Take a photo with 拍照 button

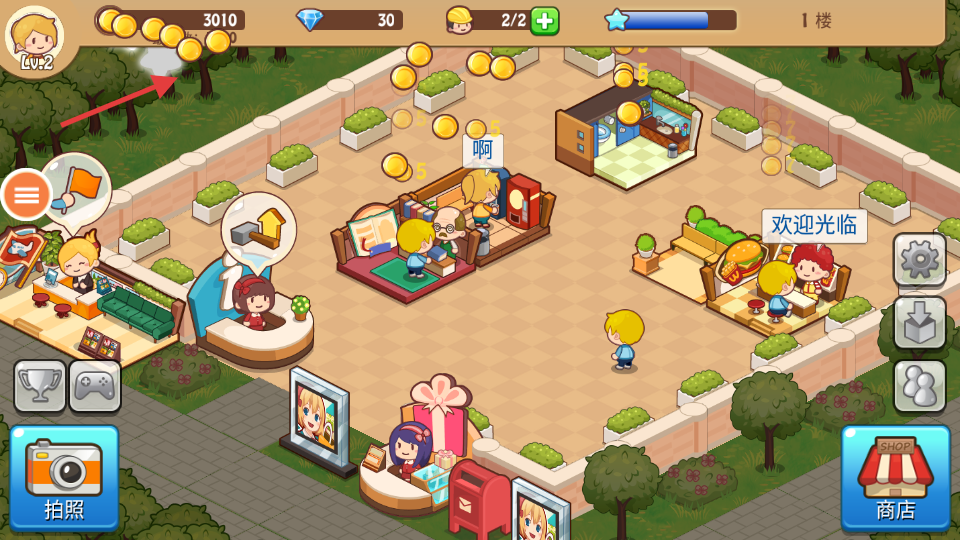[x=64, y=477]
